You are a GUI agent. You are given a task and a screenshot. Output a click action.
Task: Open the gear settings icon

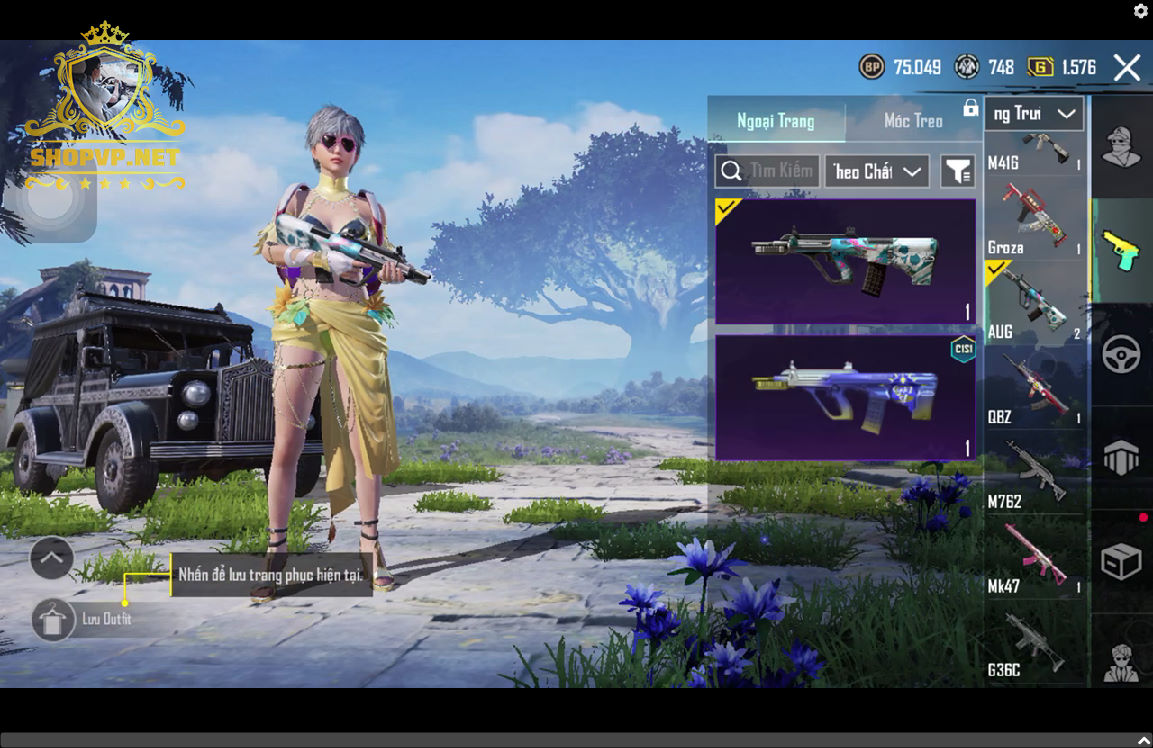coord(1140,11)
